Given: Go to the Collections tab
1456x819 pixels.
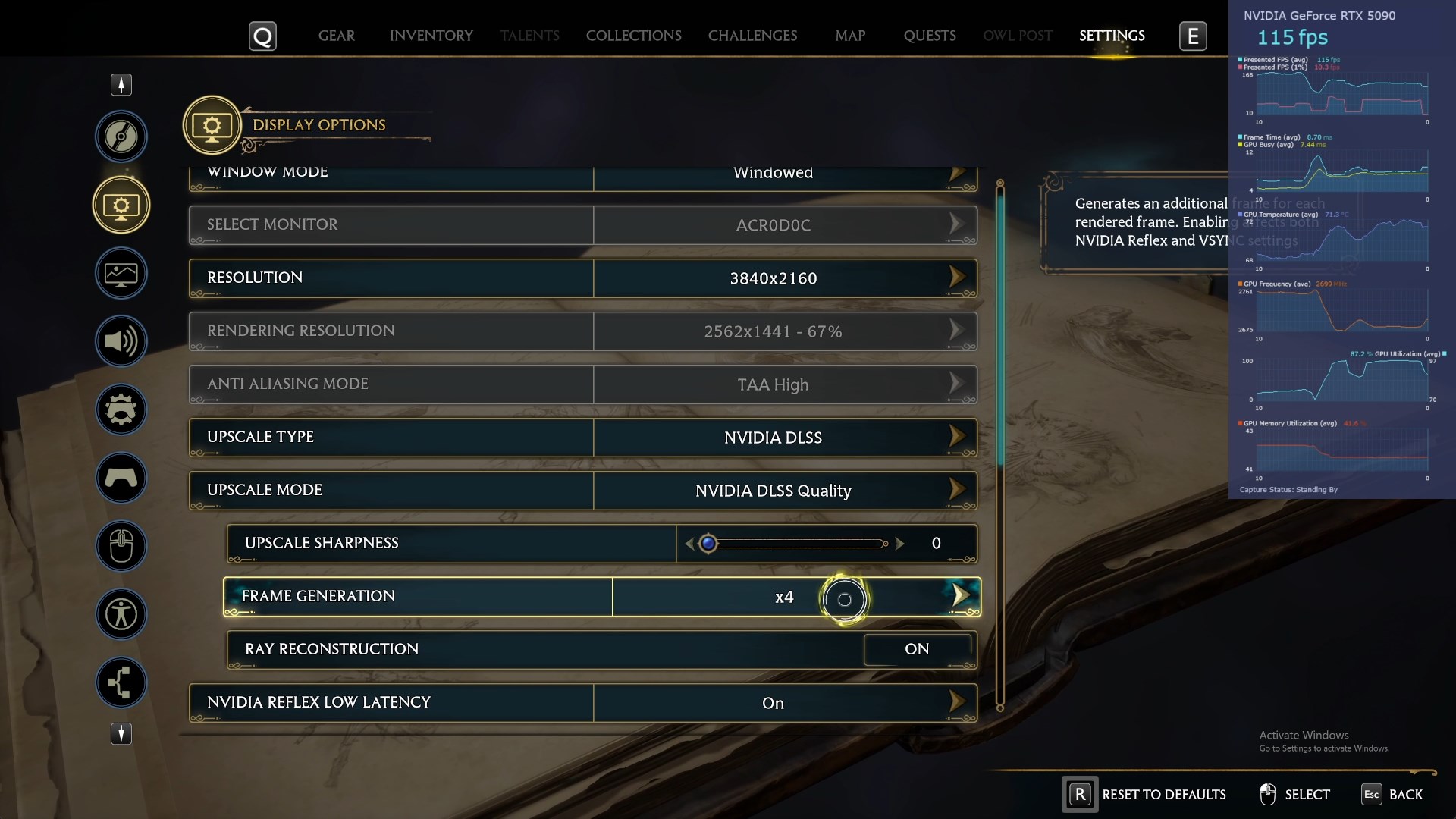Looking at the screenshot, I should (x=633, y=36).
